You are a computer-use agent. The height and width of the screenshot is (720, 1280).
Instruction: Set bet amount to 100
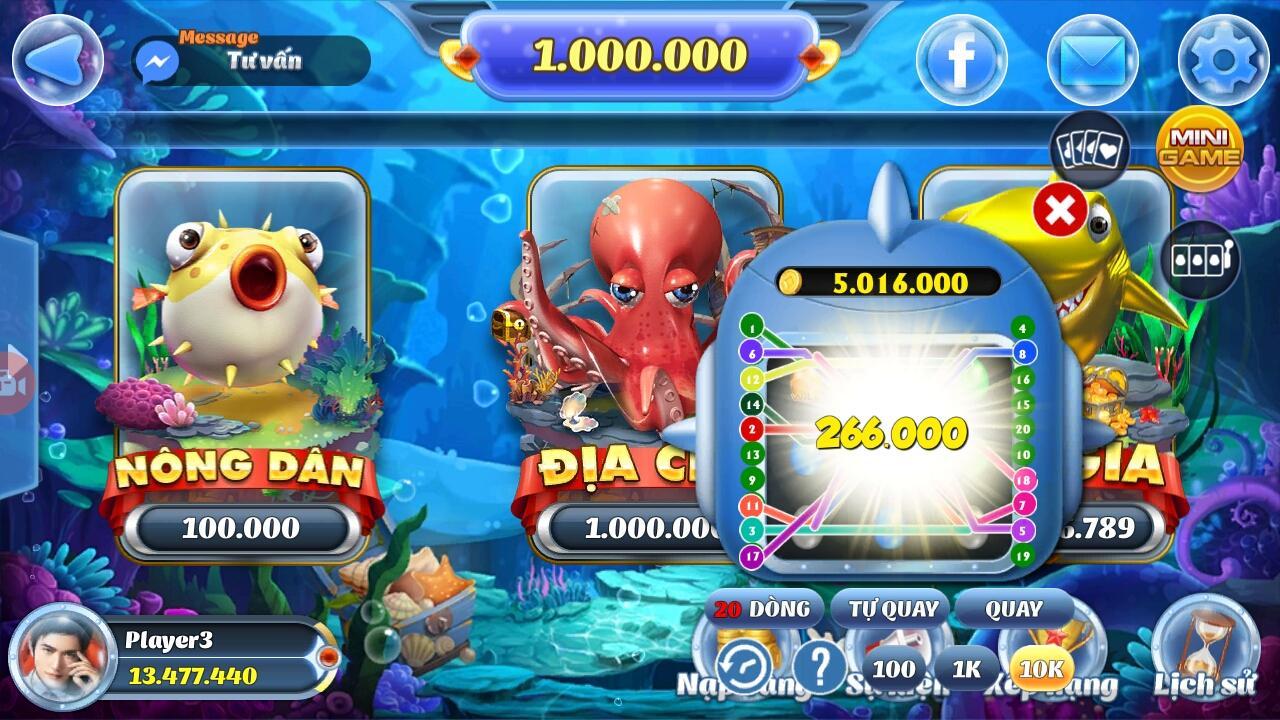[893, 669]
